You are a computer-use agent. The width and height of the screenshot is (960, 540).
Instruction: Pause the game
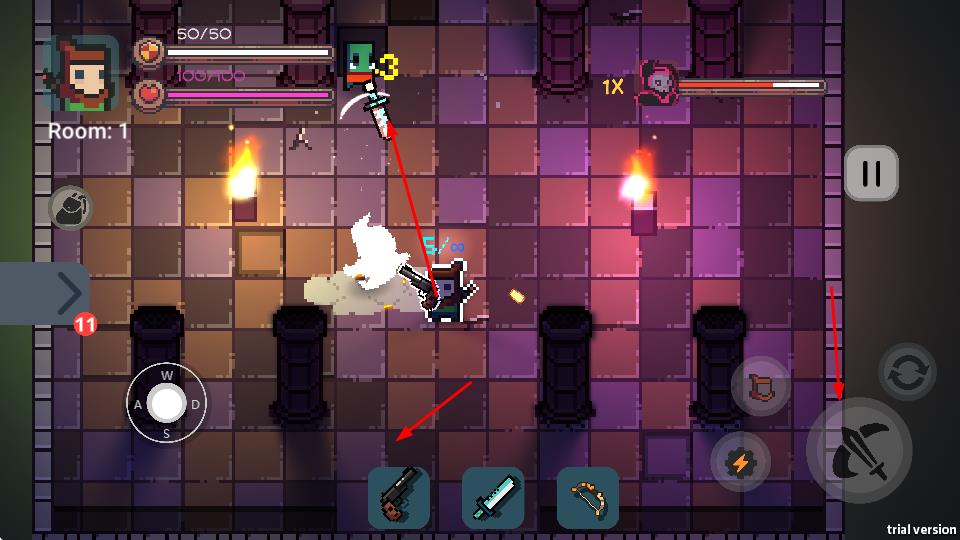[871, 173]
